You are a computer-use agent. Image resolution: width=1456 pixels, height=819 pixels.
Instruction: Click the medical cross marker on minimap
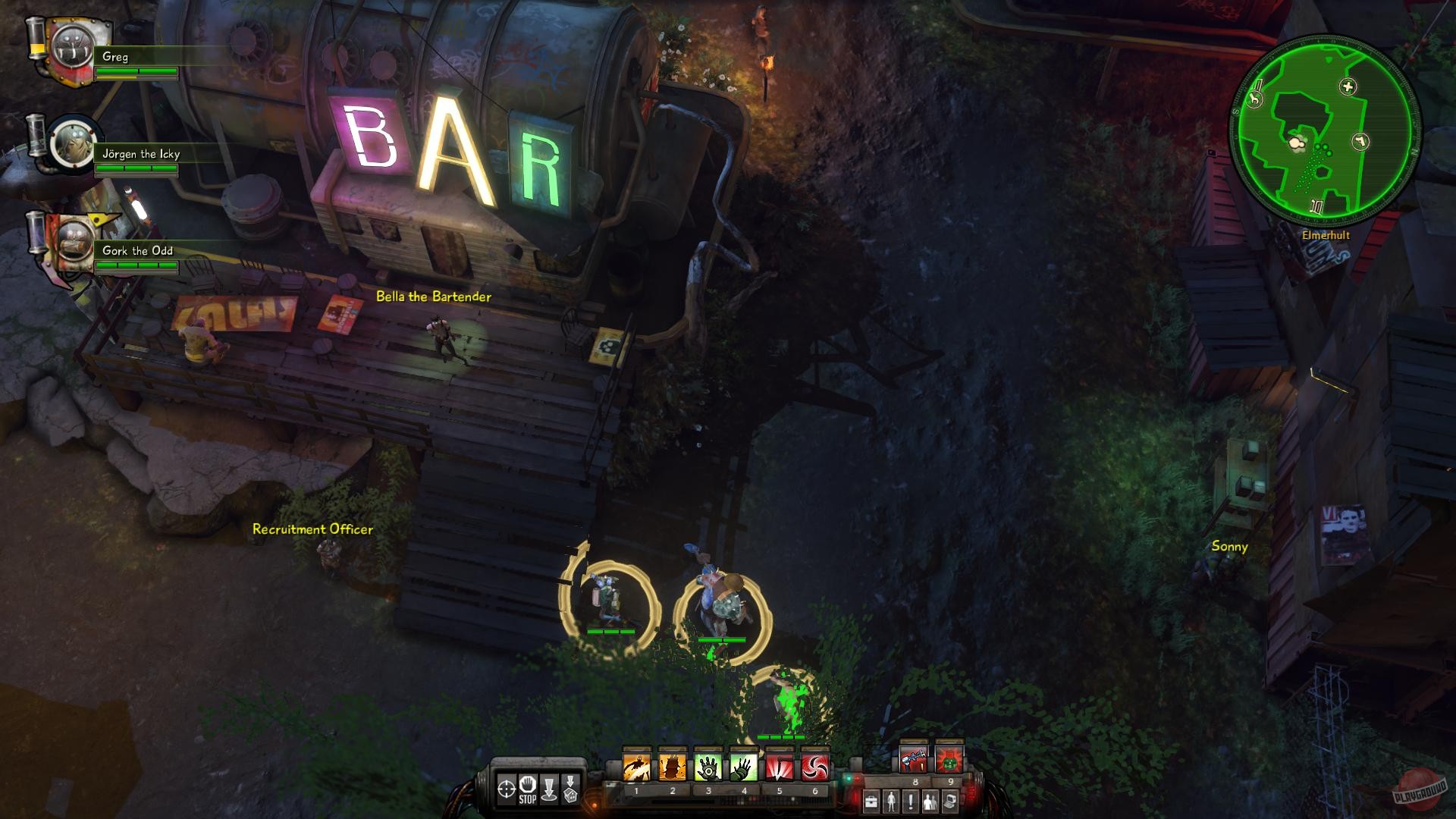pyautogui.click(x=1348, y=87)
